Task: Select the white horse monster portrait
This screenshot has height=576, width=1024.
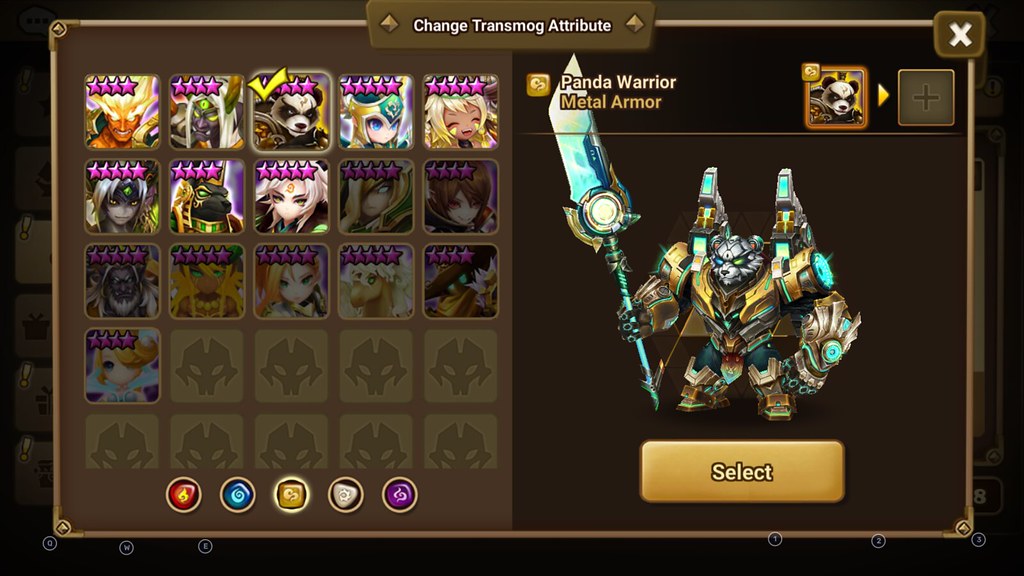Action: (376, 281)
